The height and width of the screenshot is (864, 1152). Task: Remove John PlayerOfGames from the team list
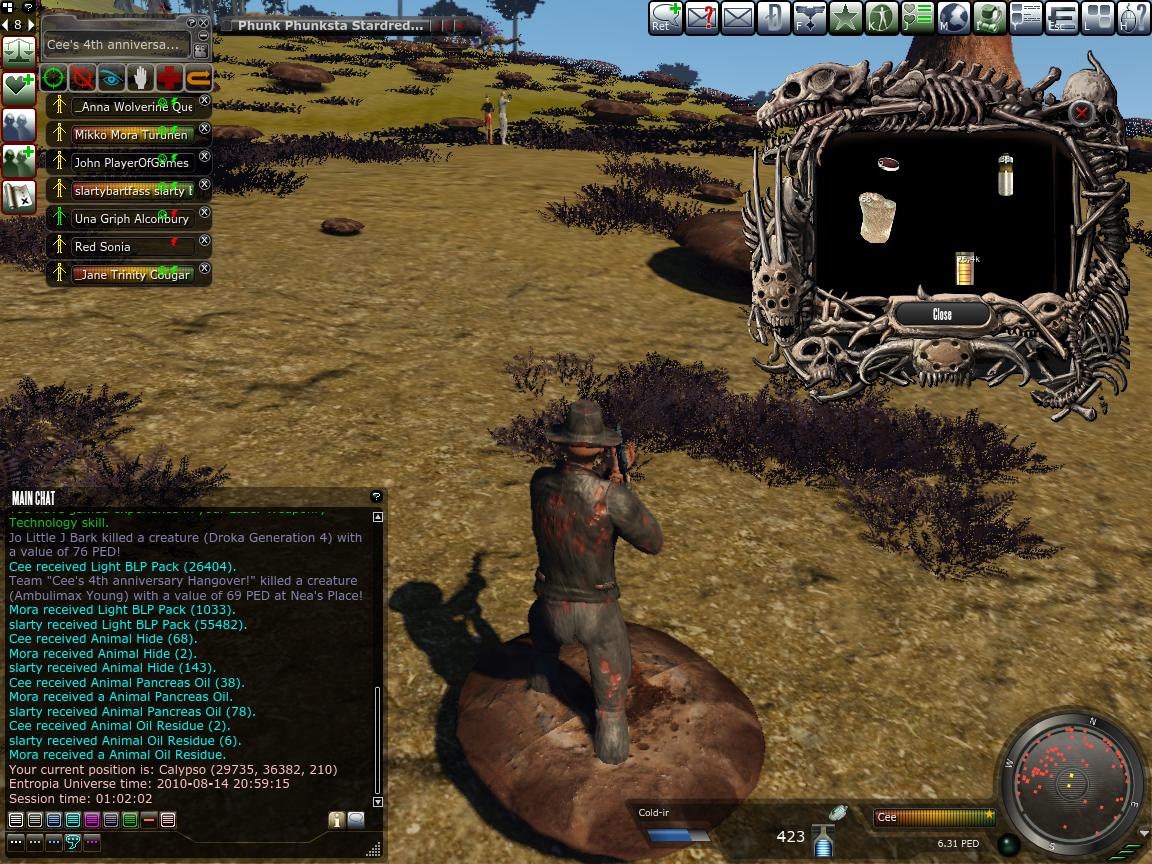click(205, 157)
